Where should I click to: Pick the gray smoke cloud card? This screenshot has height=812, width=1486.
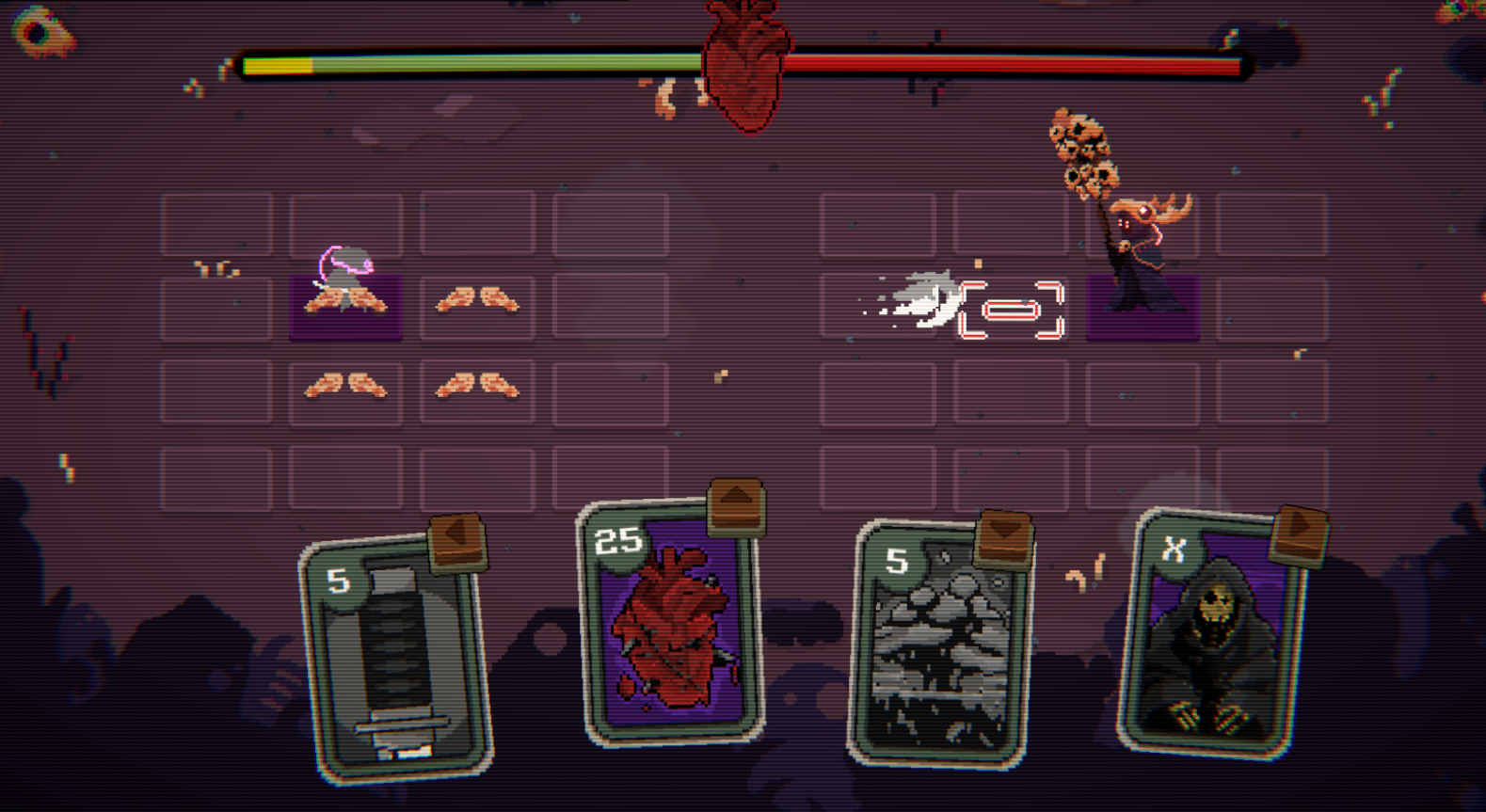(938, 645)
